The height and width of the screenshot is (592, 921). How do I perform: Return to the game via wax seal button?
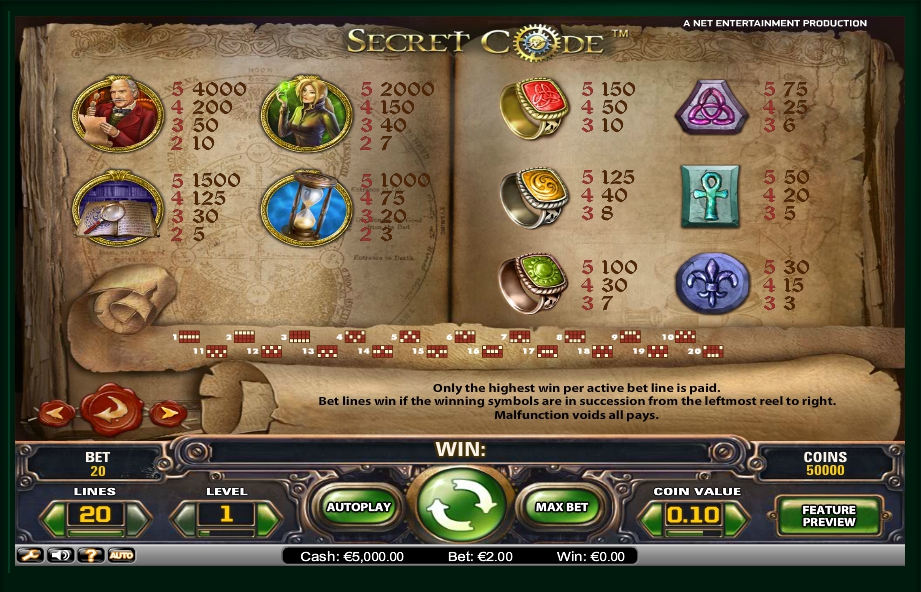(x=111, y=408)
